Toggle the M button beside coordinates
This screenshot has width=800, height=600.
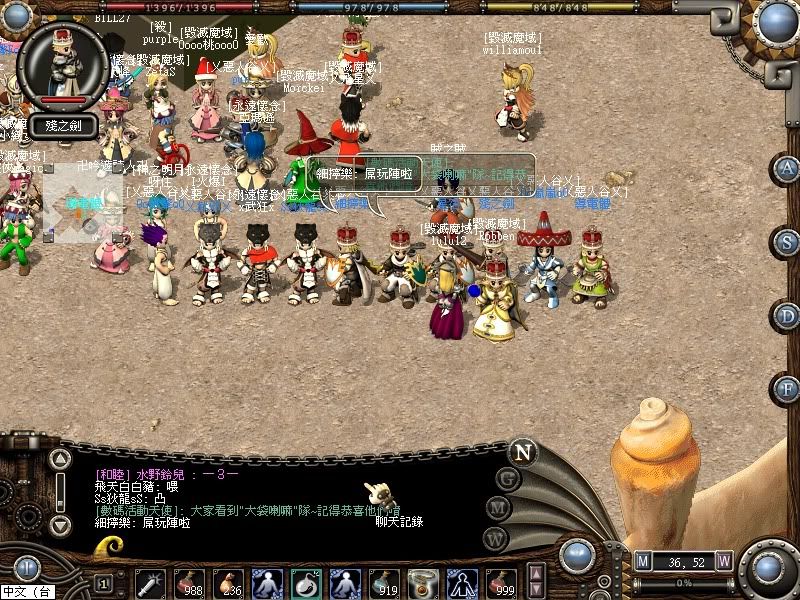tap(643, 561)
